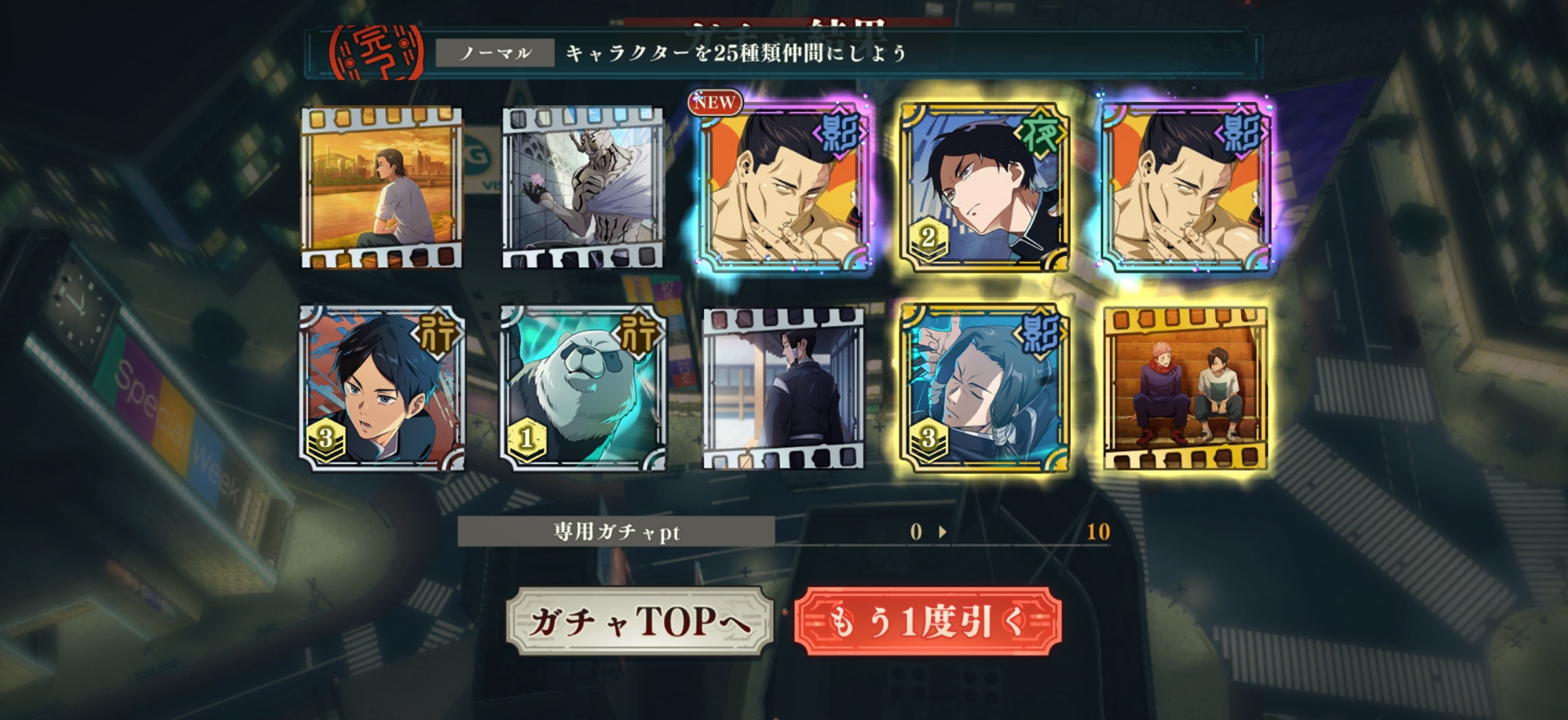The height and width of the screenshot is (720, 1568).
Task: Choose the blue-haired boy rank 3 card
Action: tap(382, 389)
